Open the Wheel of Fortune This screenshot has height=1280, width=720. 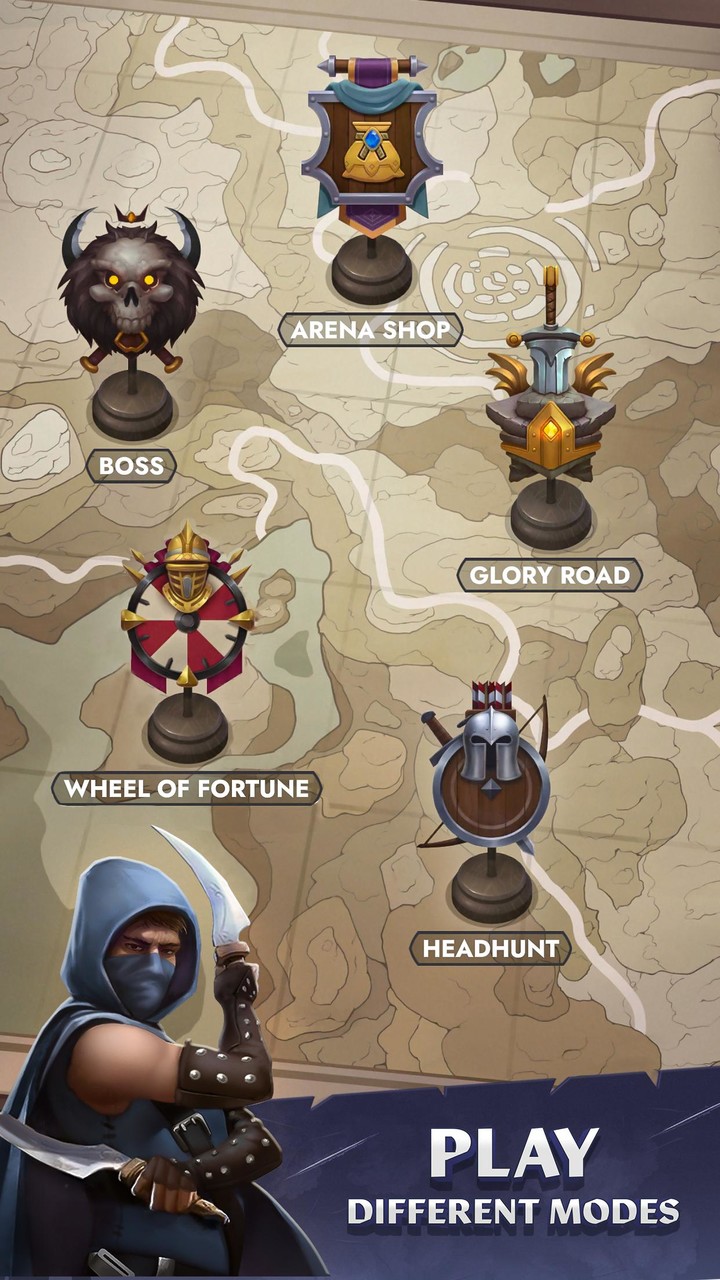(187, 788)
